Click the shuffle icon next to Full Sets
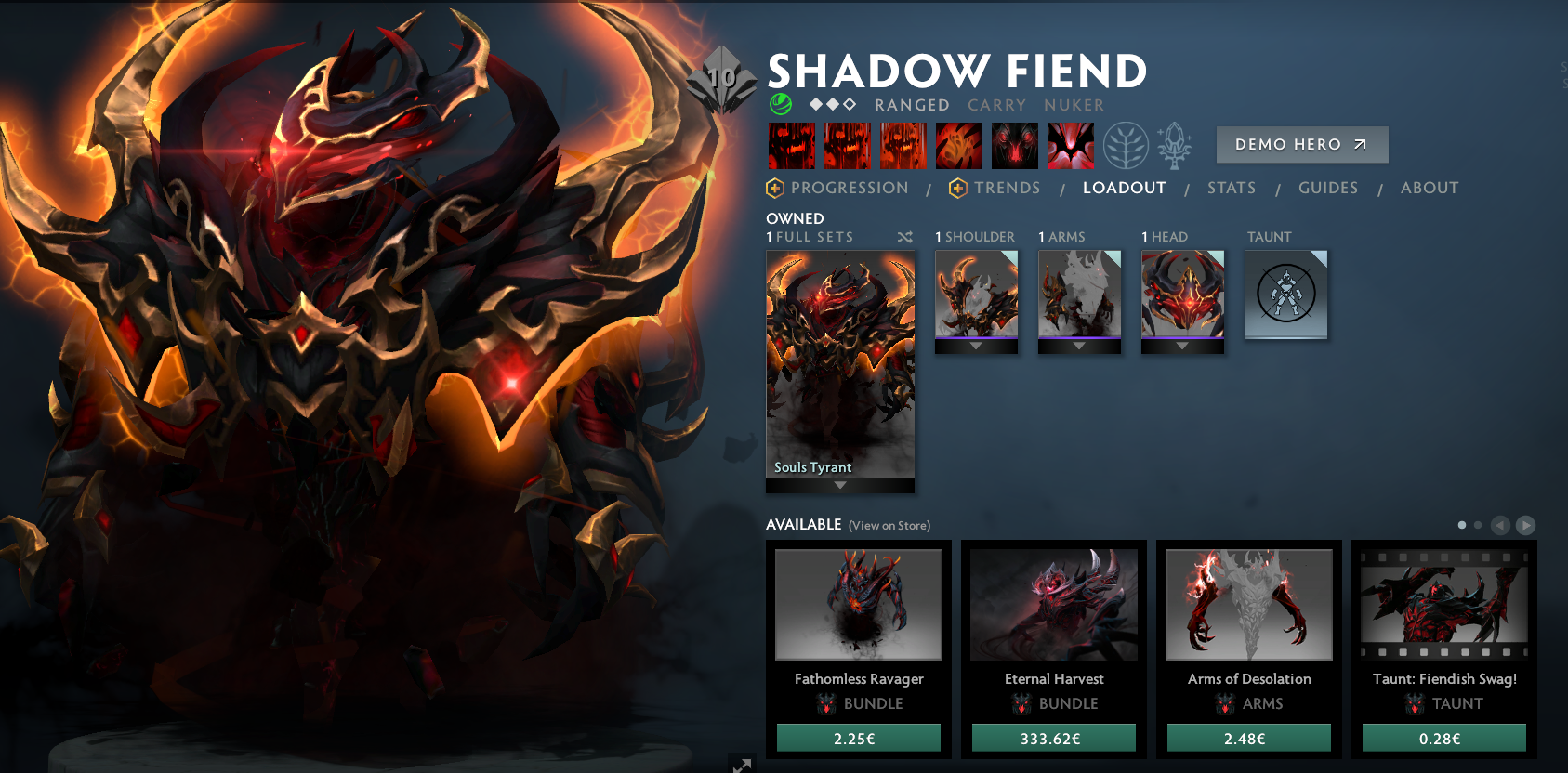The width and height of the screenshot is (1568, 773). pos(904,237)
